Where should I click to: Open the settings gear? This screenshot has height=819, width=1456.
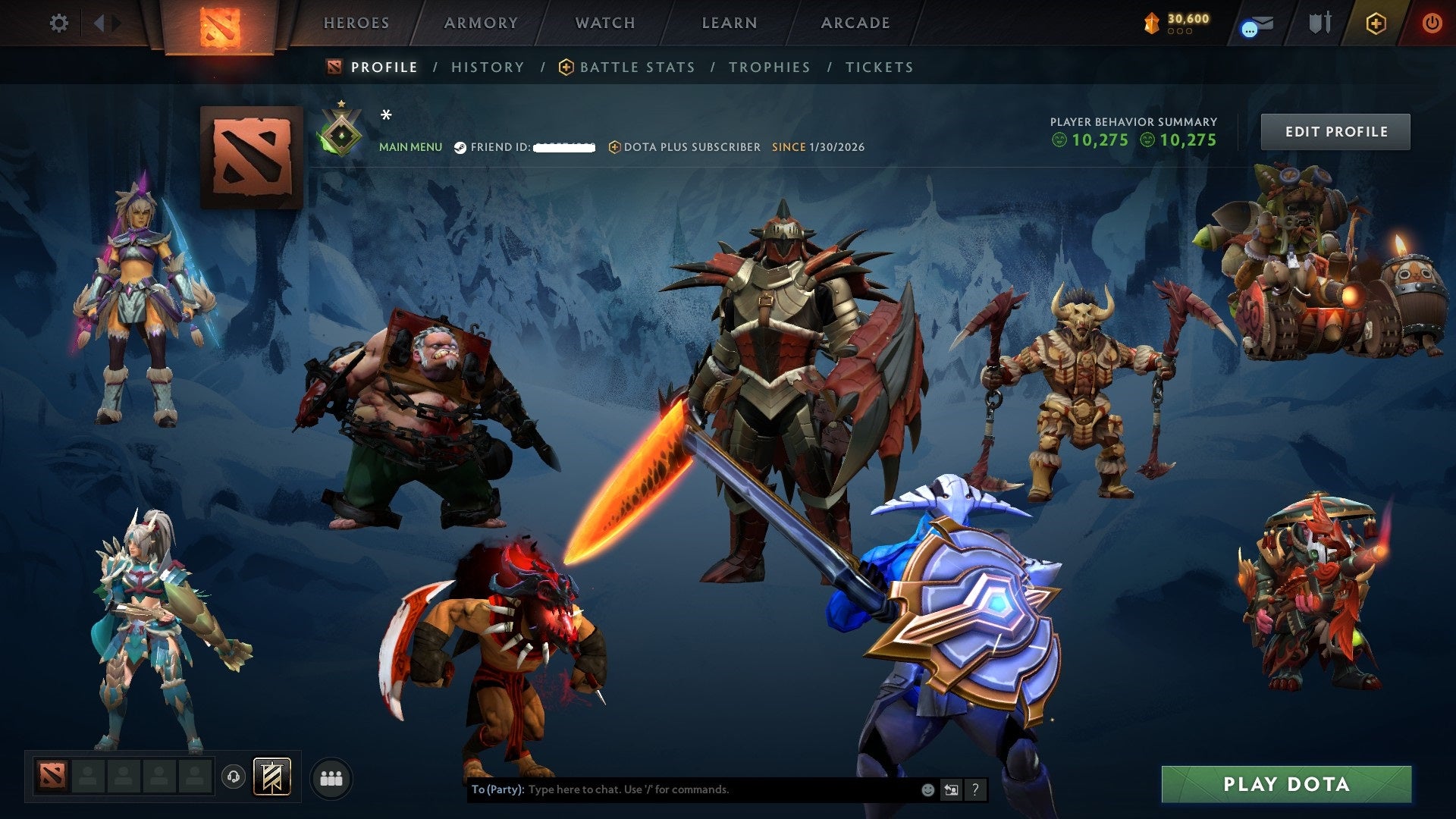(x=59, y=24)
